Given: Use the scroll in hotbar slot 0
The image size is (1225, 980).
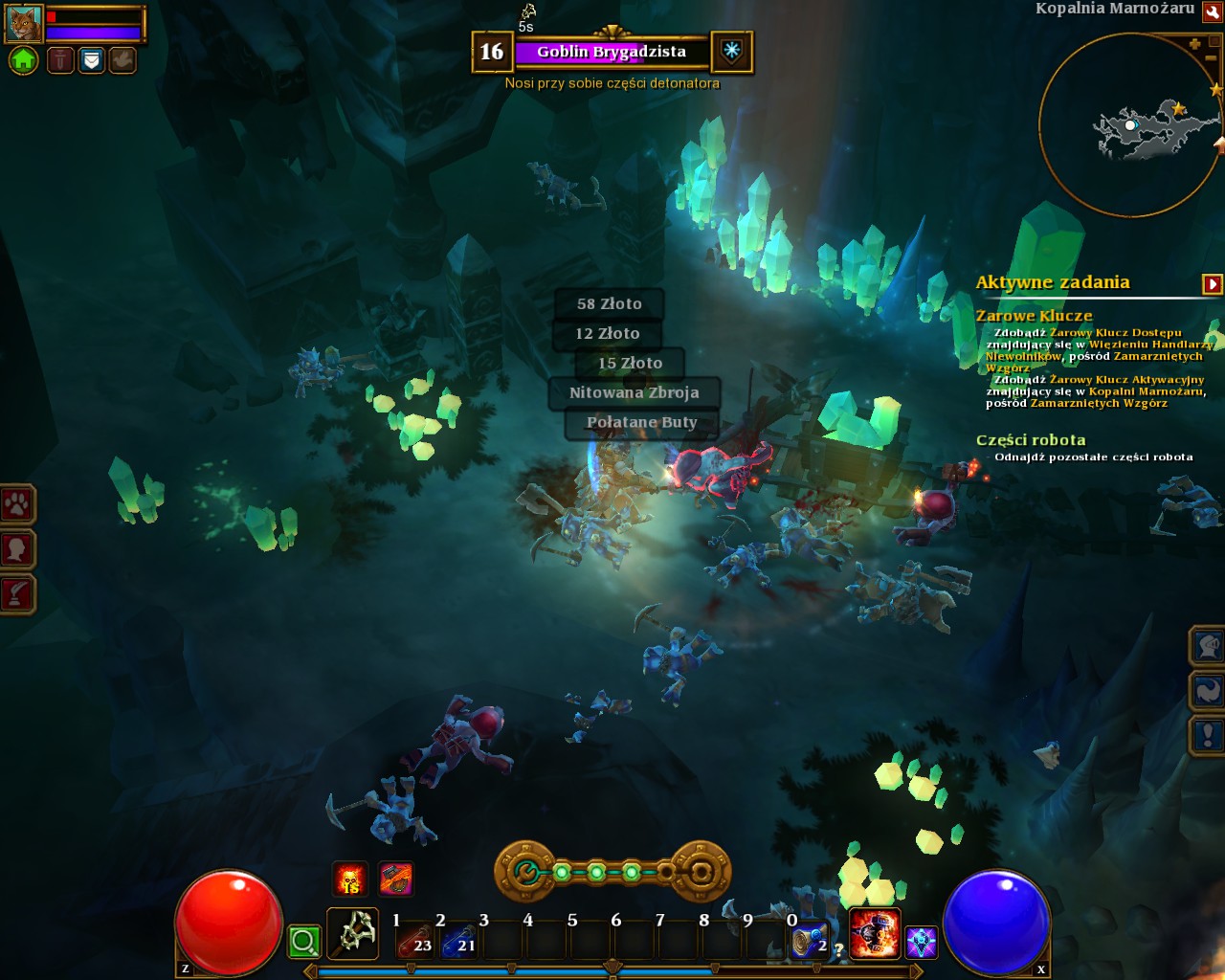Looking at the screenshot, I should click(809, 941).
